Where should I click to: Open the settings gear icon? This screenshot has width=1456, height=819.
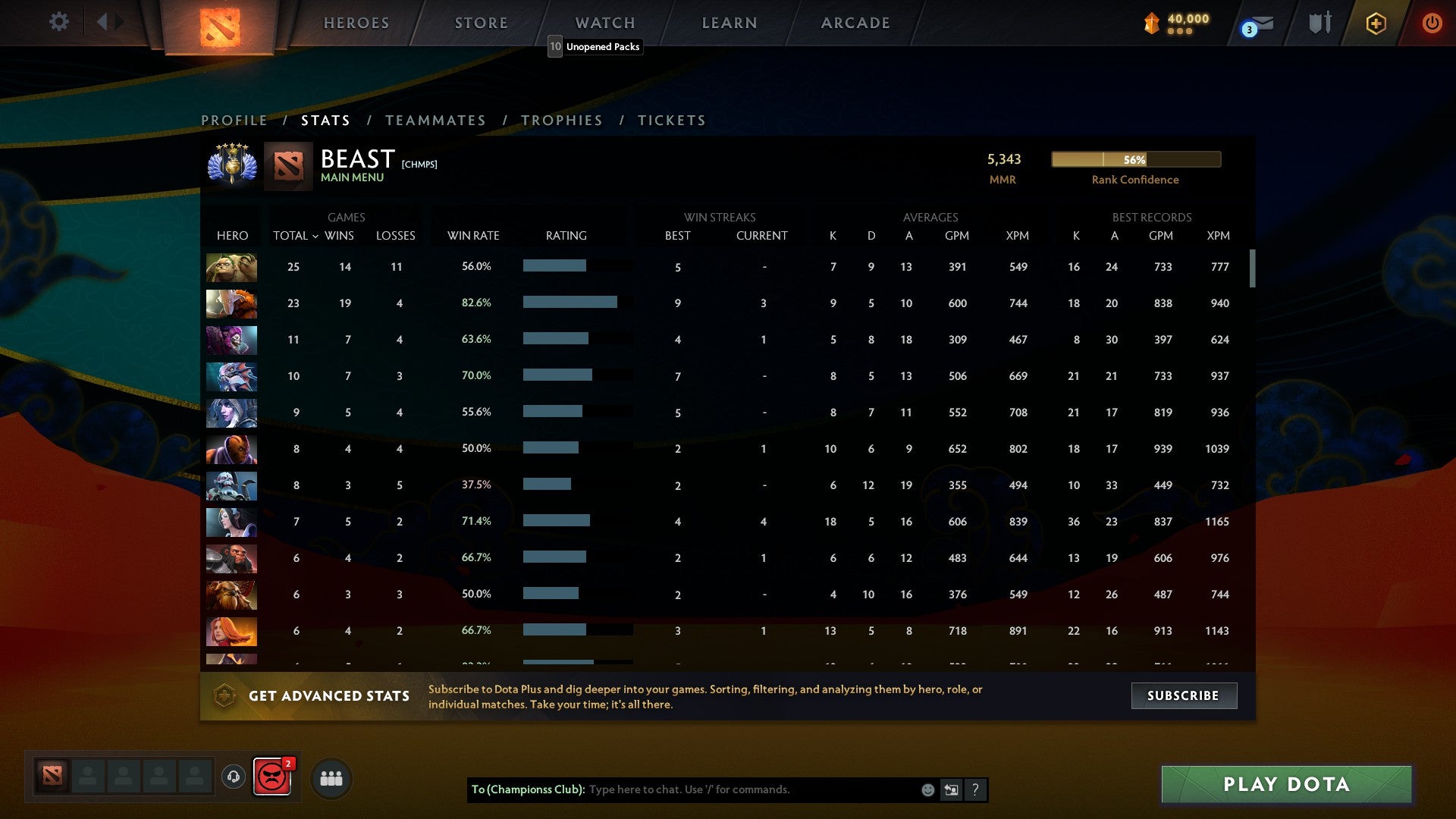click(59, 22)
